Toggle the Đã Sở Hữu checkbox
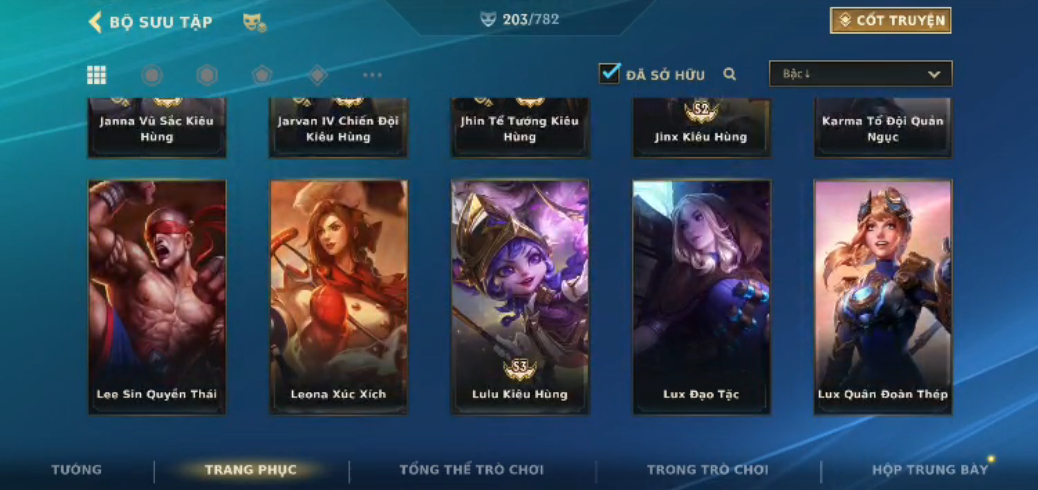The height and width of the screenshot is (490, 1038). [x=609, y=74]
